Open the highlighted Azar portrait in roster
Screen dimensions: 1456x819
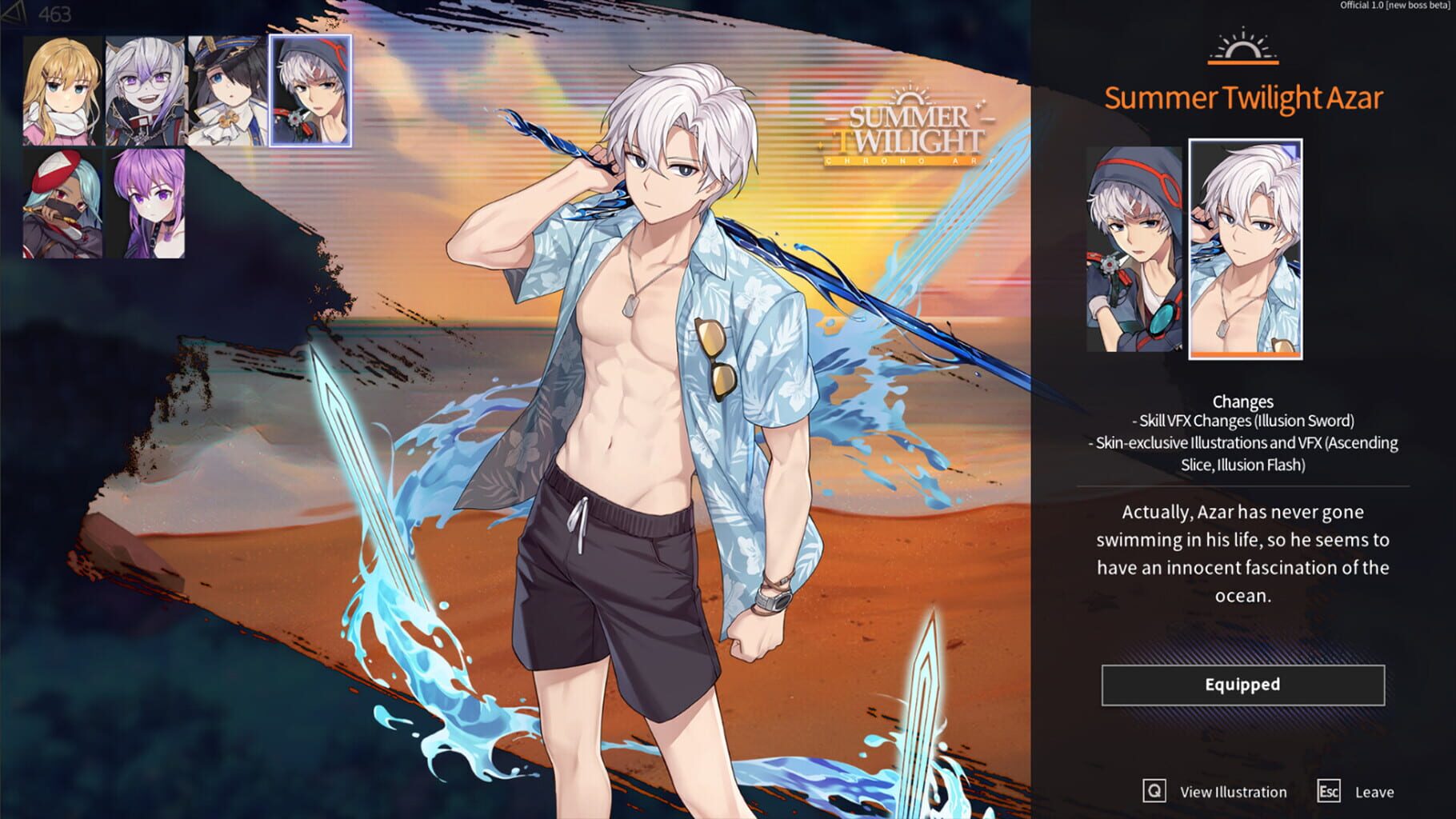[314, 88]
